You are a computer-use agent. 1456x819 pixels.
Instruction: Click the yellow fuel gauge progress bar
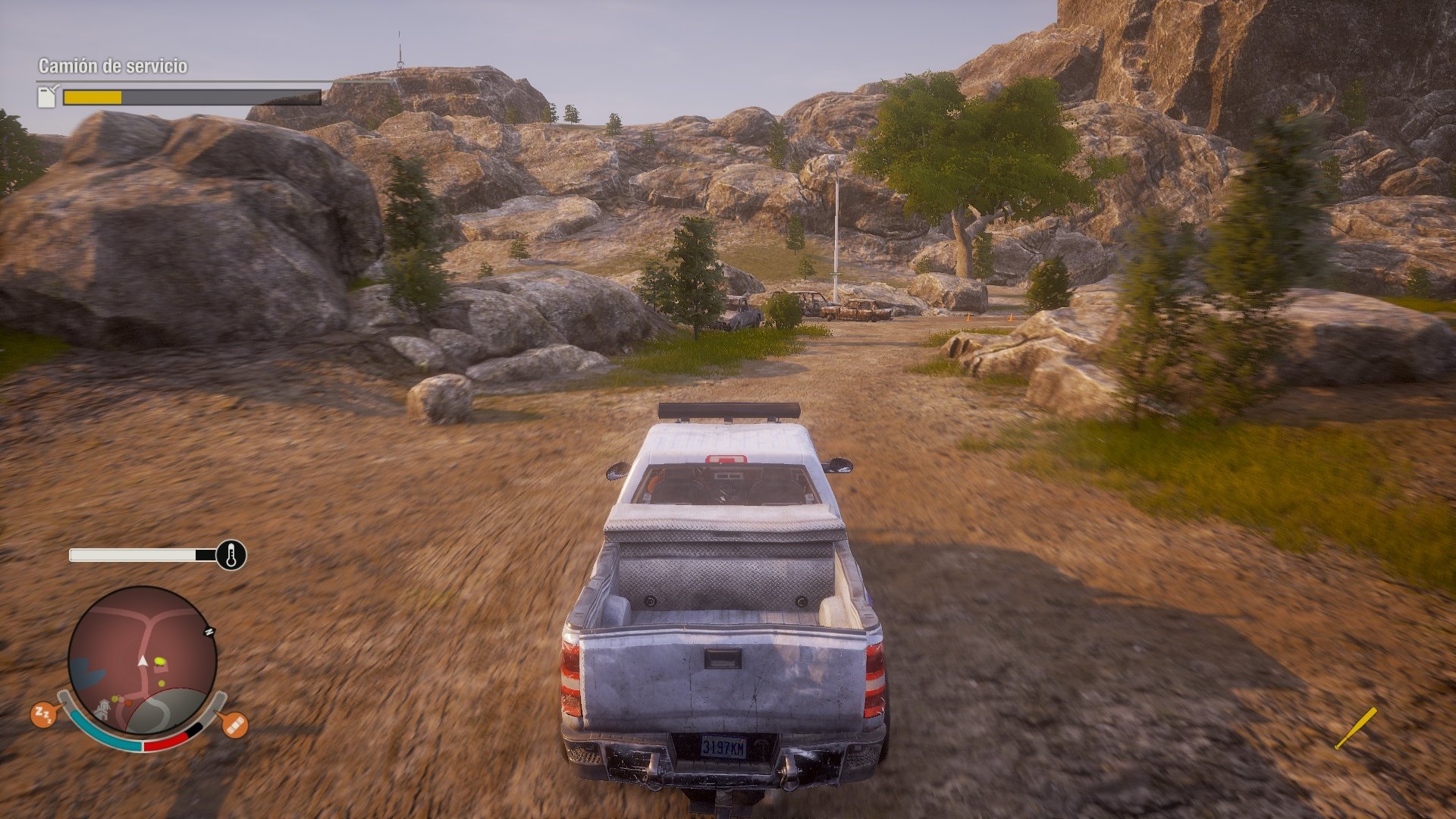(93, 98)
